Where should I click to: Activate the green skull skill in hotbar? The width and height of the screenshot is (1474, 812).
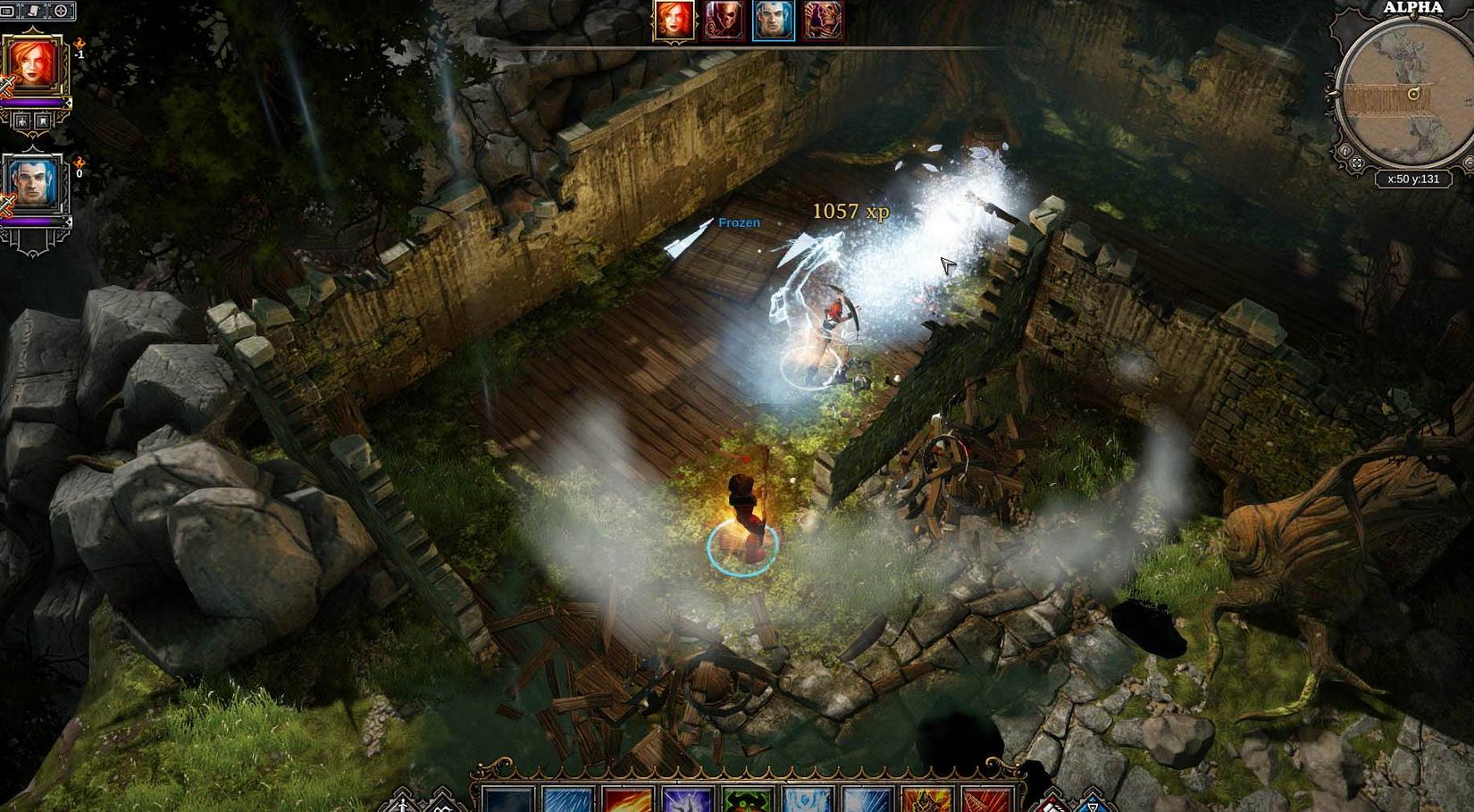pyautogui.click(x=748, y=799)
